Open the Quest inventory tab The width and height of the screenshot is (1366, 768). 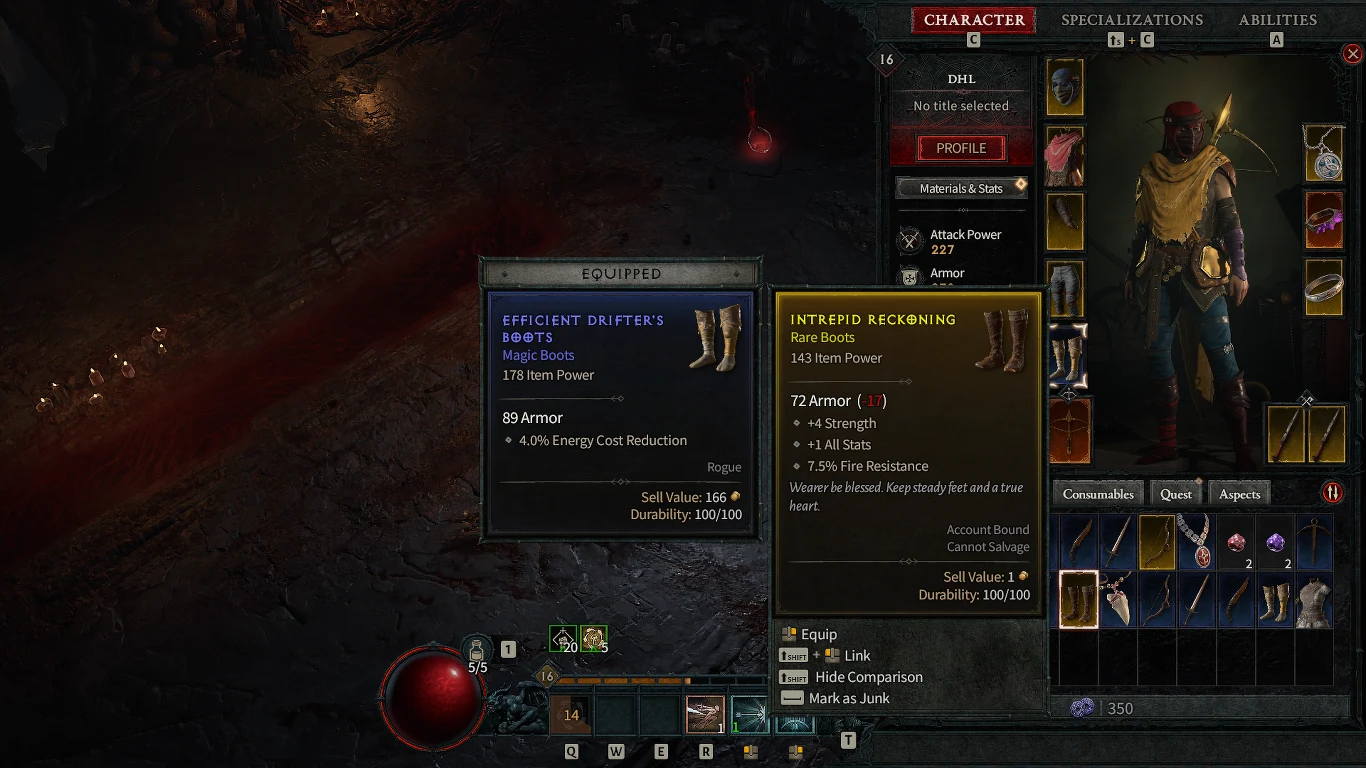[x=1175, y=493]
